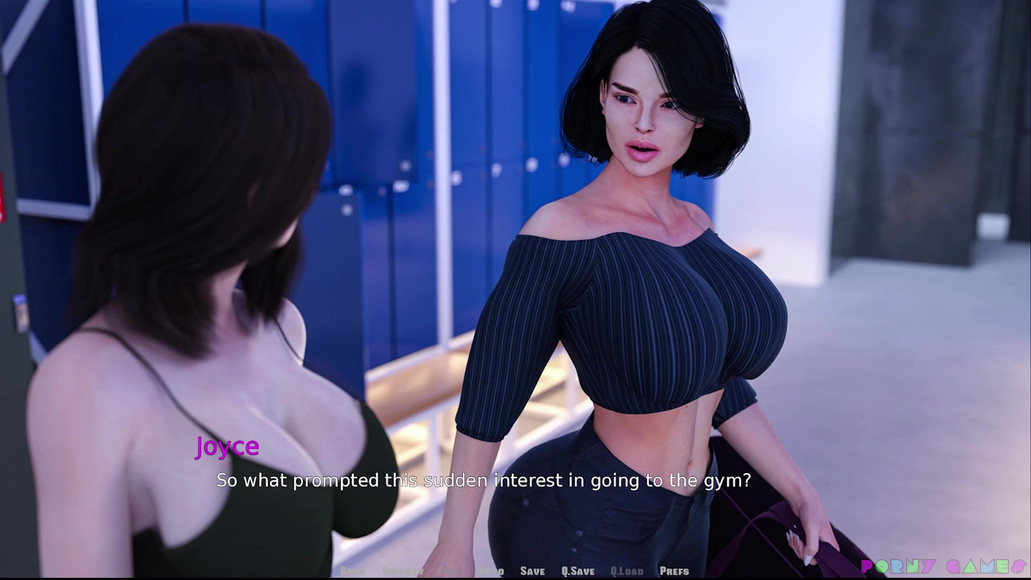This screenshot has width=1031, height=580.
Task: Quick load with Q.Load
Action: (627, 571)
